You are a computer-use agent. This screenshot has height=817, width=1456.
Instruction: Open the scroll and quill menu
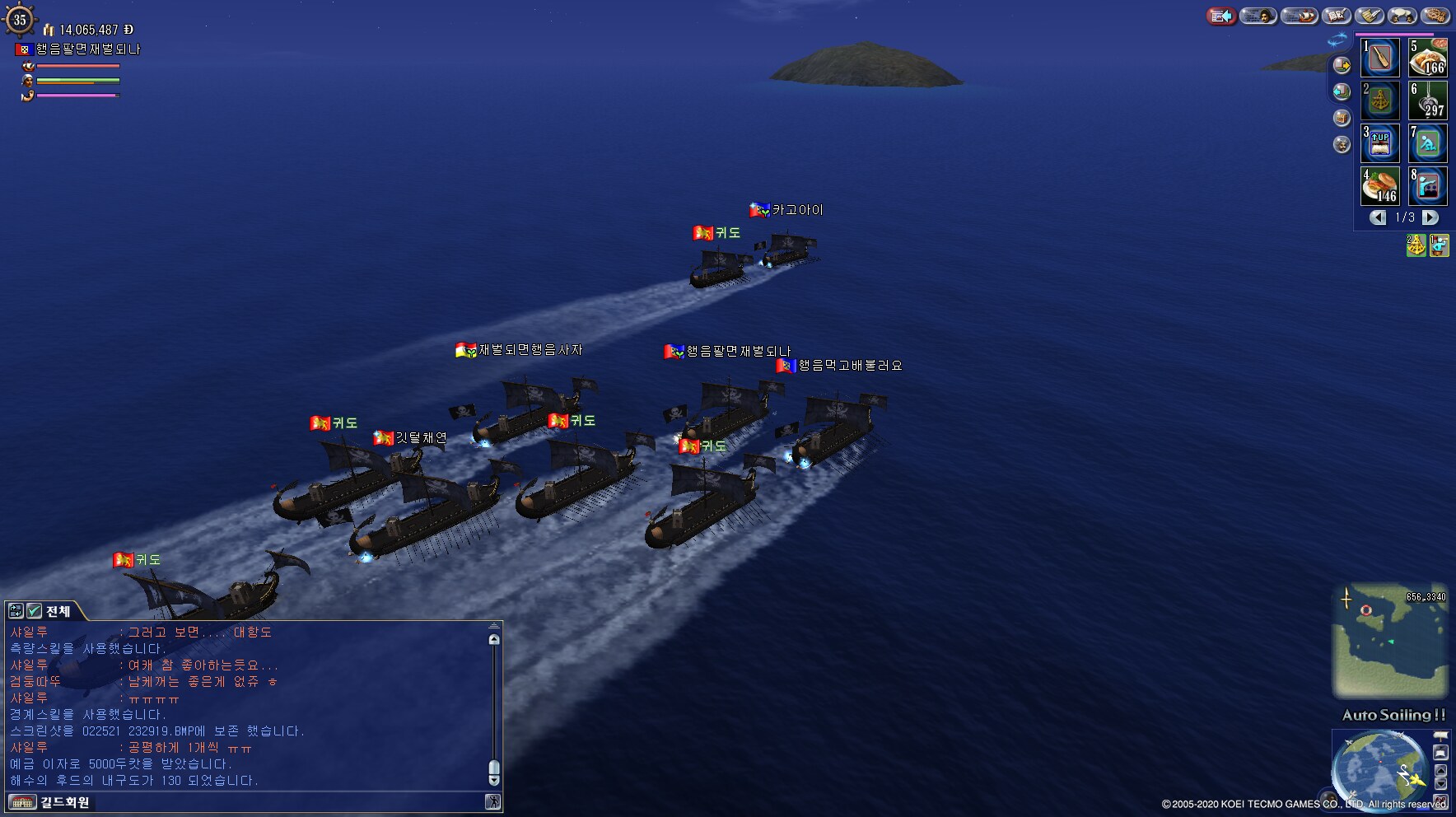[1370, 16]
